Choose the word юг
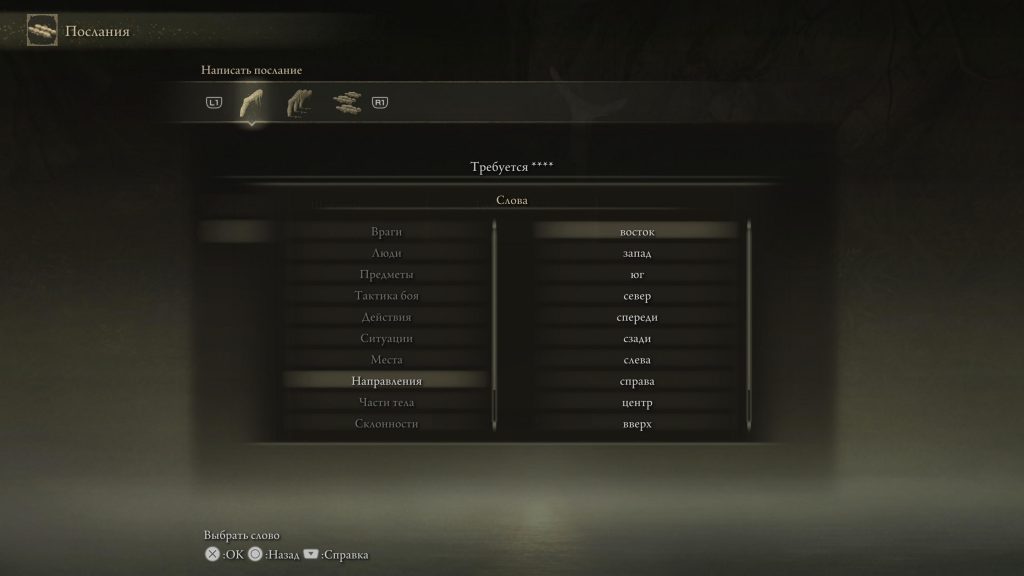This screenshot has width=1024, height=576. click(x=637, y=275)
